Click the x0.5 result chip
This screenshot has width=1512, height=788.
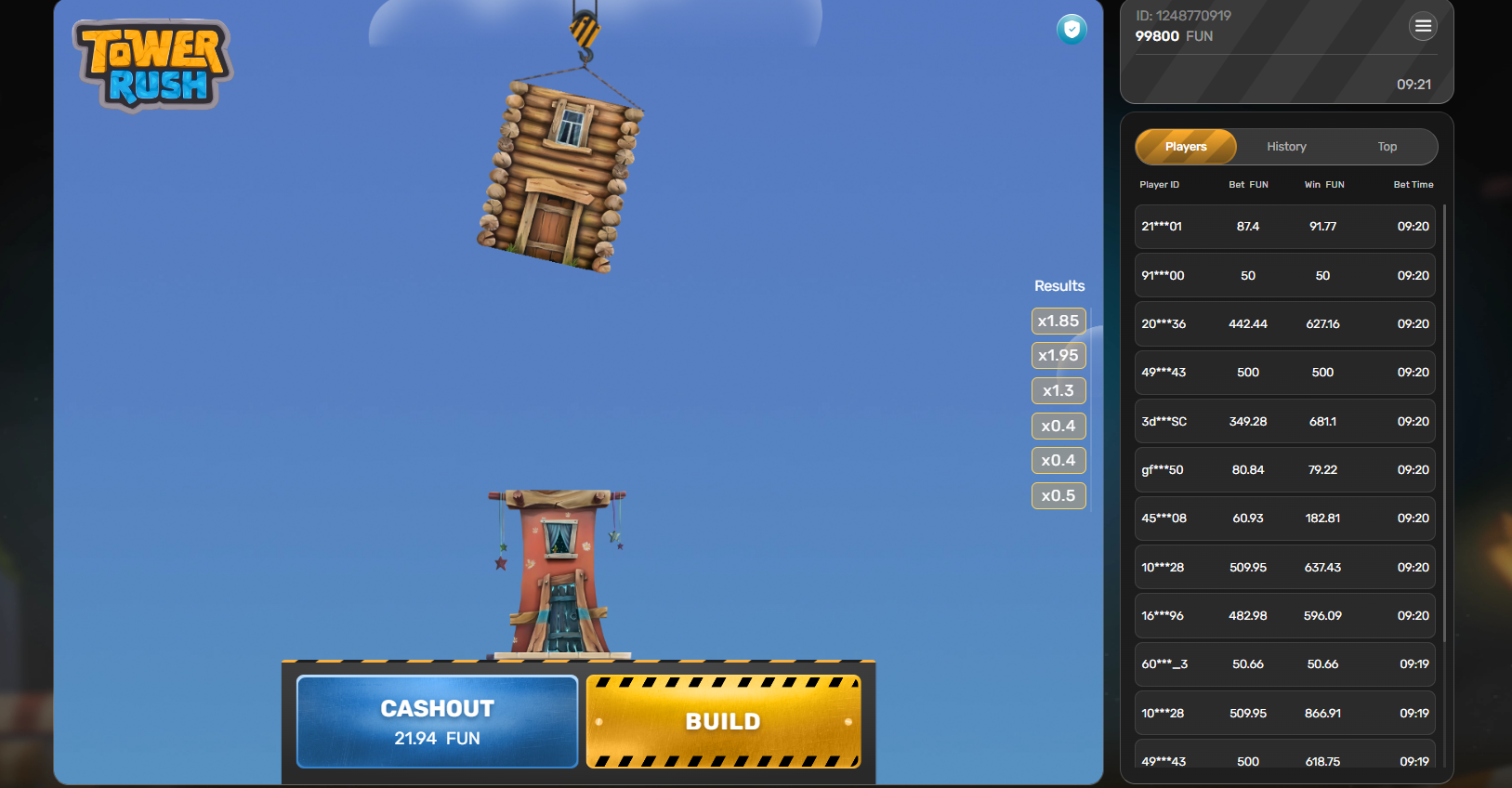[1058, 495]
